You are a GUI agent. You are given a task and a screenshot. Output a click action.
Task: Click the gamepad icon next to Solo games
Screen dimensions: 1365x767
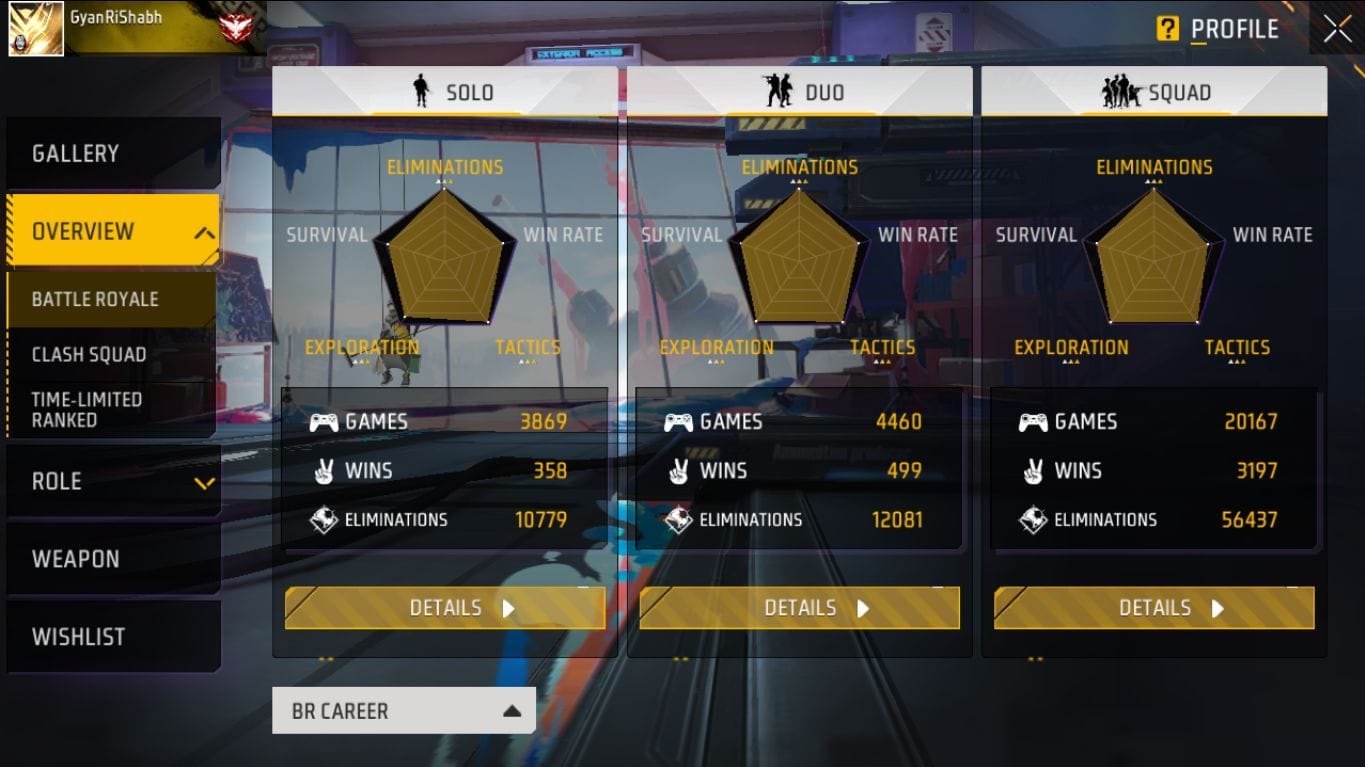pyautogui.click(x=324, y=422)
